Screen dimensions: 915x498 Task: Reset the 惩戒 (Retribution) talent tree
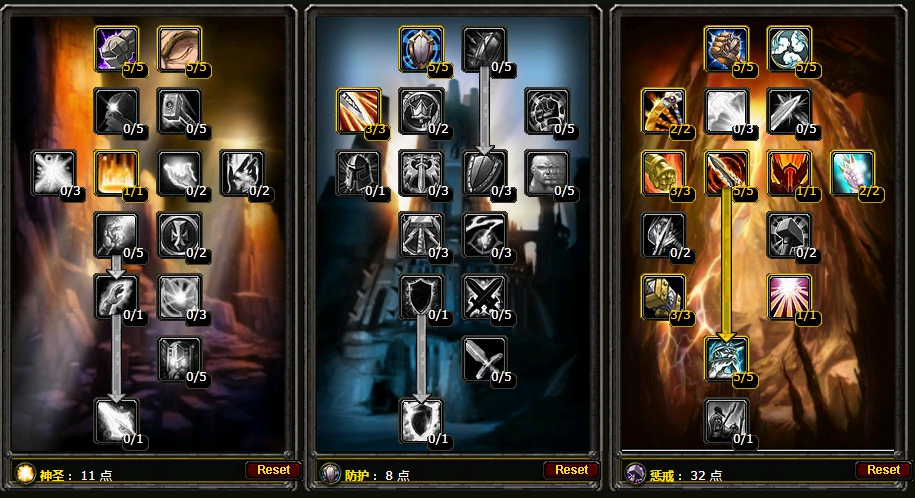(x=882, y=470)
